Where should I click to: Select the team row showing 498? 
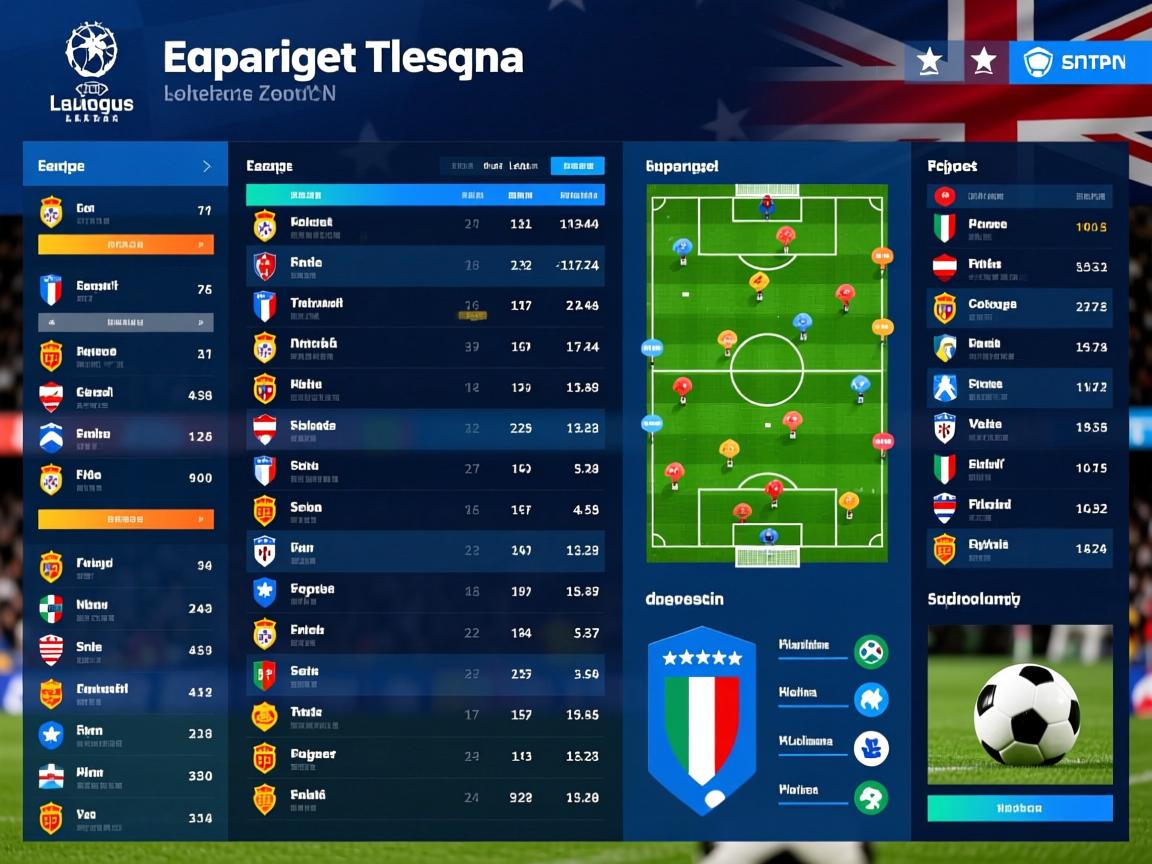pyautogui.click(x=125, y=394)
